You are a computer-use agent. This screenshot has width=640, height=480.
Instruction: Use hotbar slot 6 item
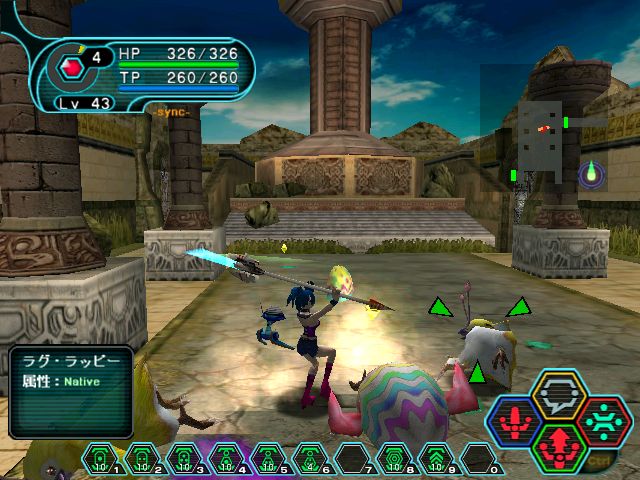click(x=310, y=462)
